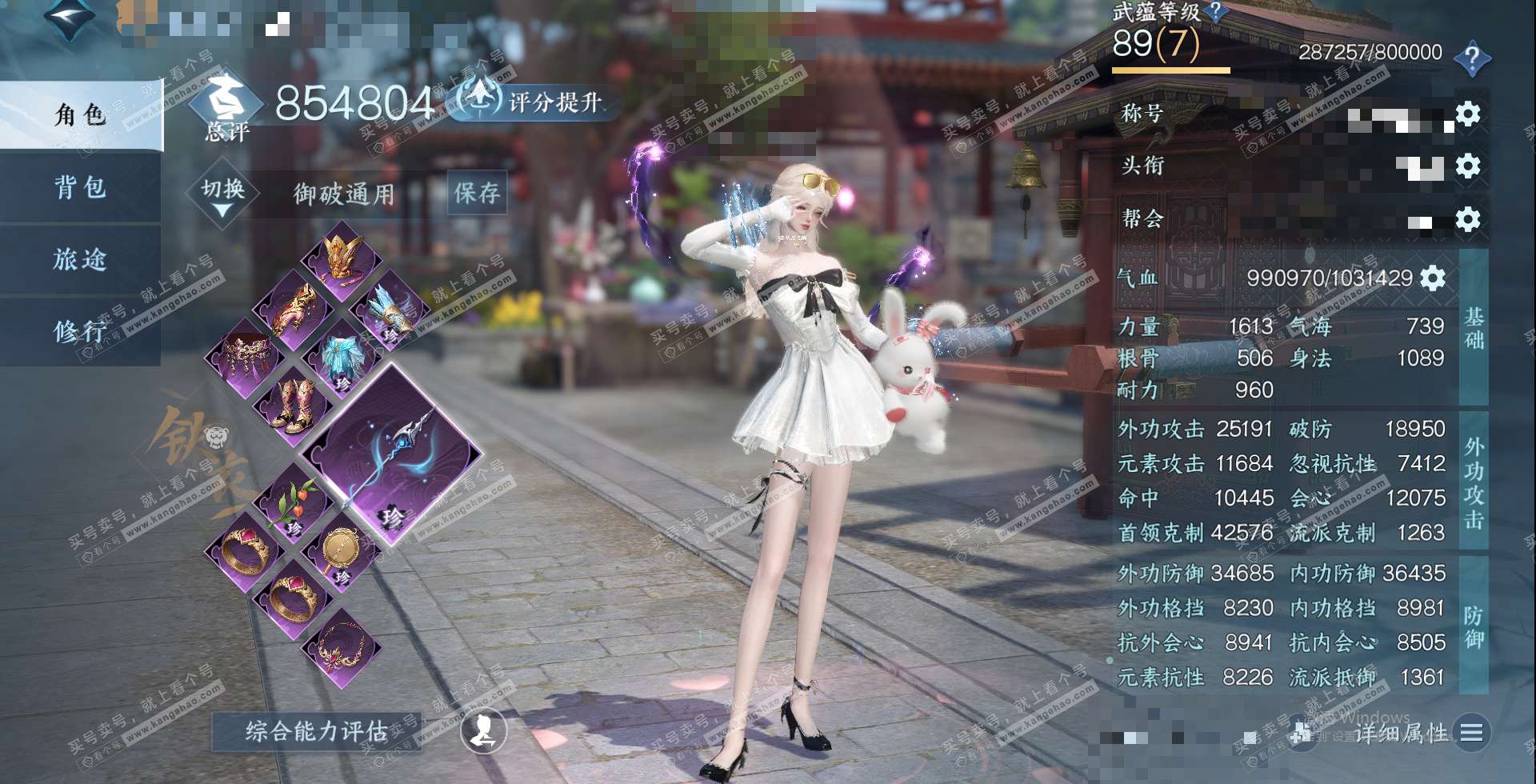Viewport: 1536px width, 784px height.
Task: Switch to the 外功攻击 stats side tab
Action: (1474, 482)
